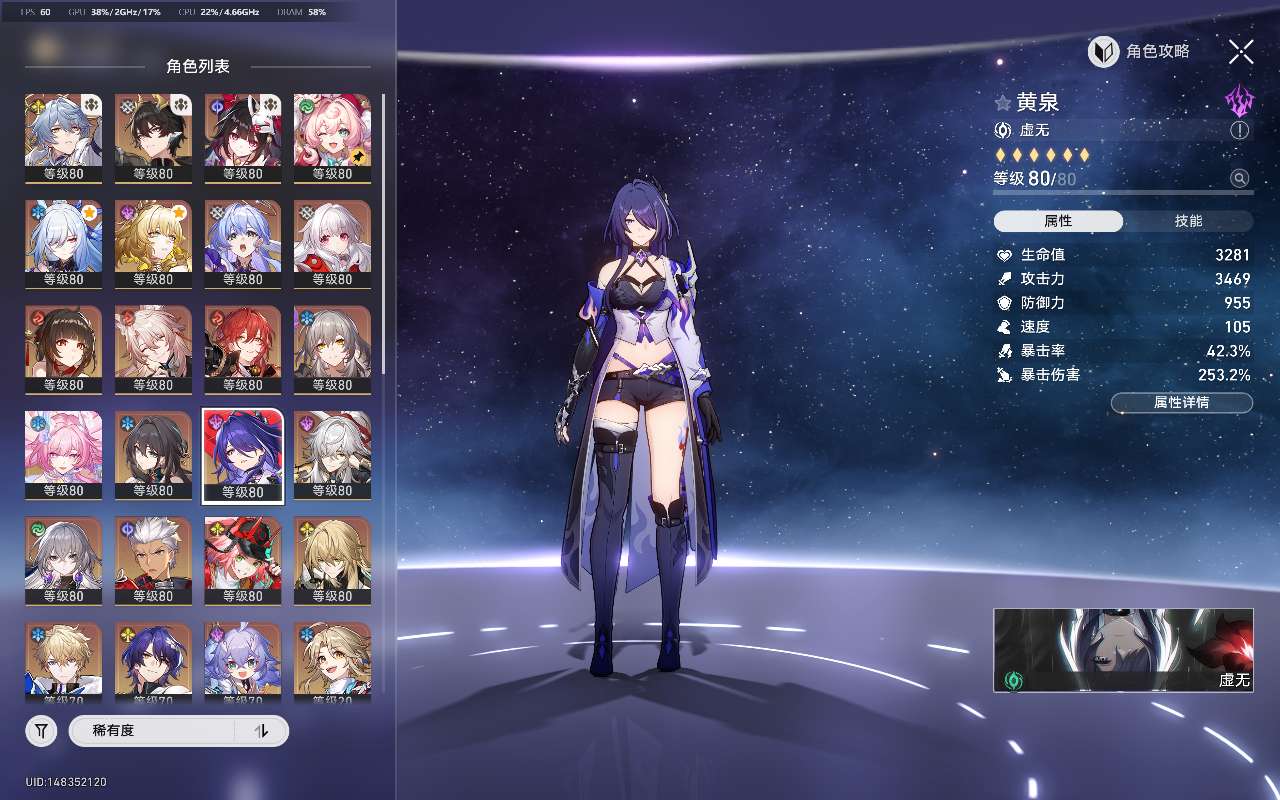Screen dimensions: 1280x800
Task: Open the 角色攻略 character guide
Action: (1140, 52)
